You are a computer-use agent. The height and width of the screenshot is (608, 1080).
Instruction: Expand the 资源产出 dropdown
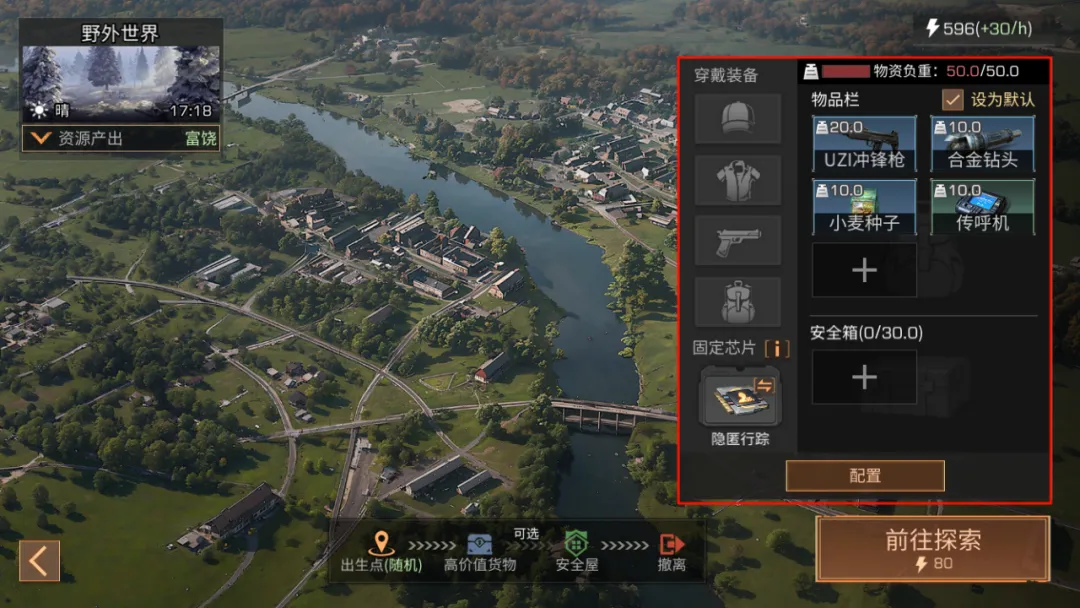tap(41, 138)
